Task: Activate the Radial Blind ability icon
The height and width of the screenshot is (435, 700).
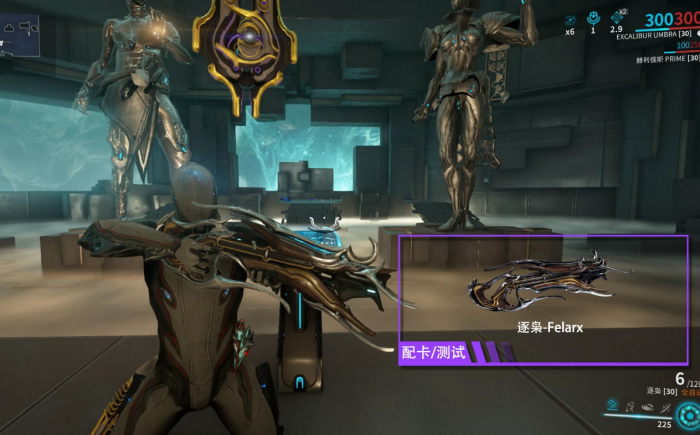Action: (x=628, y=406)
